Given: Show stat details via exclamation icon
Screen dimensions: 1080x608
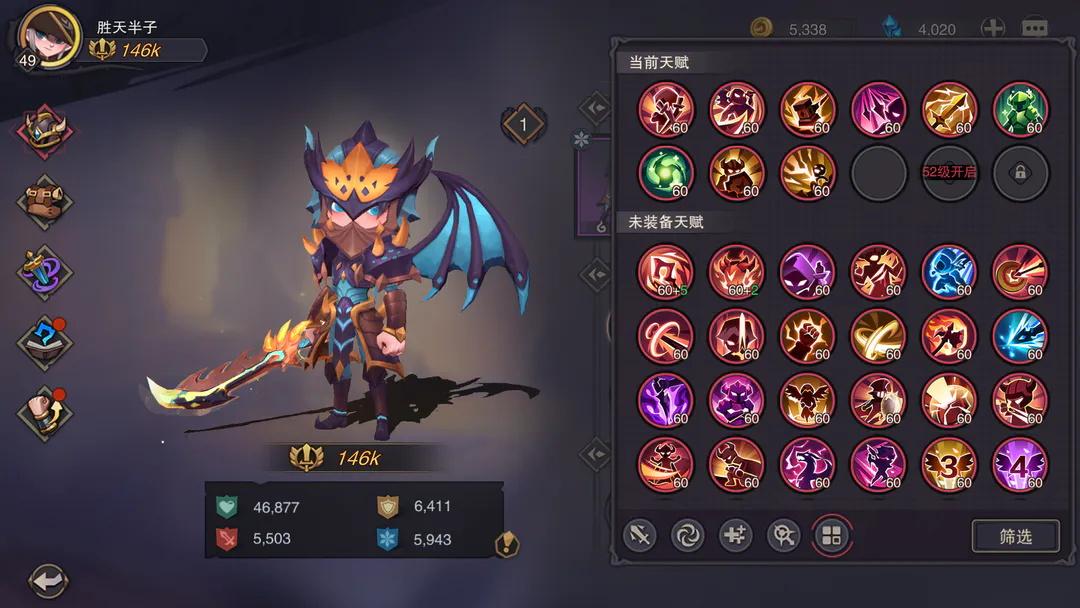Looking at the screenshot, I should coord(507,544).
